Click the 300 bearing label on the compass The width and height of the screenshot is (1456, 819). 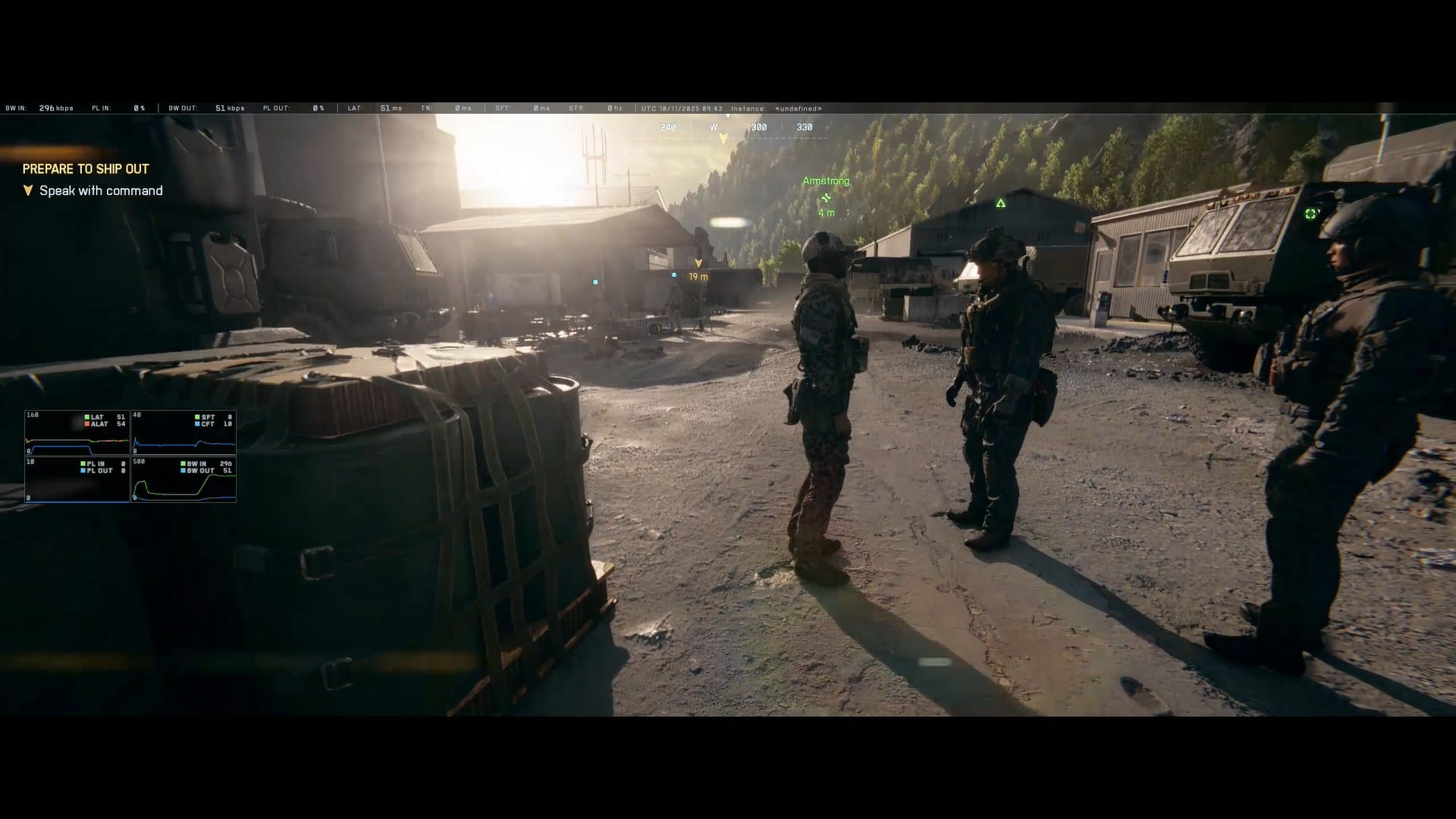click(759, 127)
